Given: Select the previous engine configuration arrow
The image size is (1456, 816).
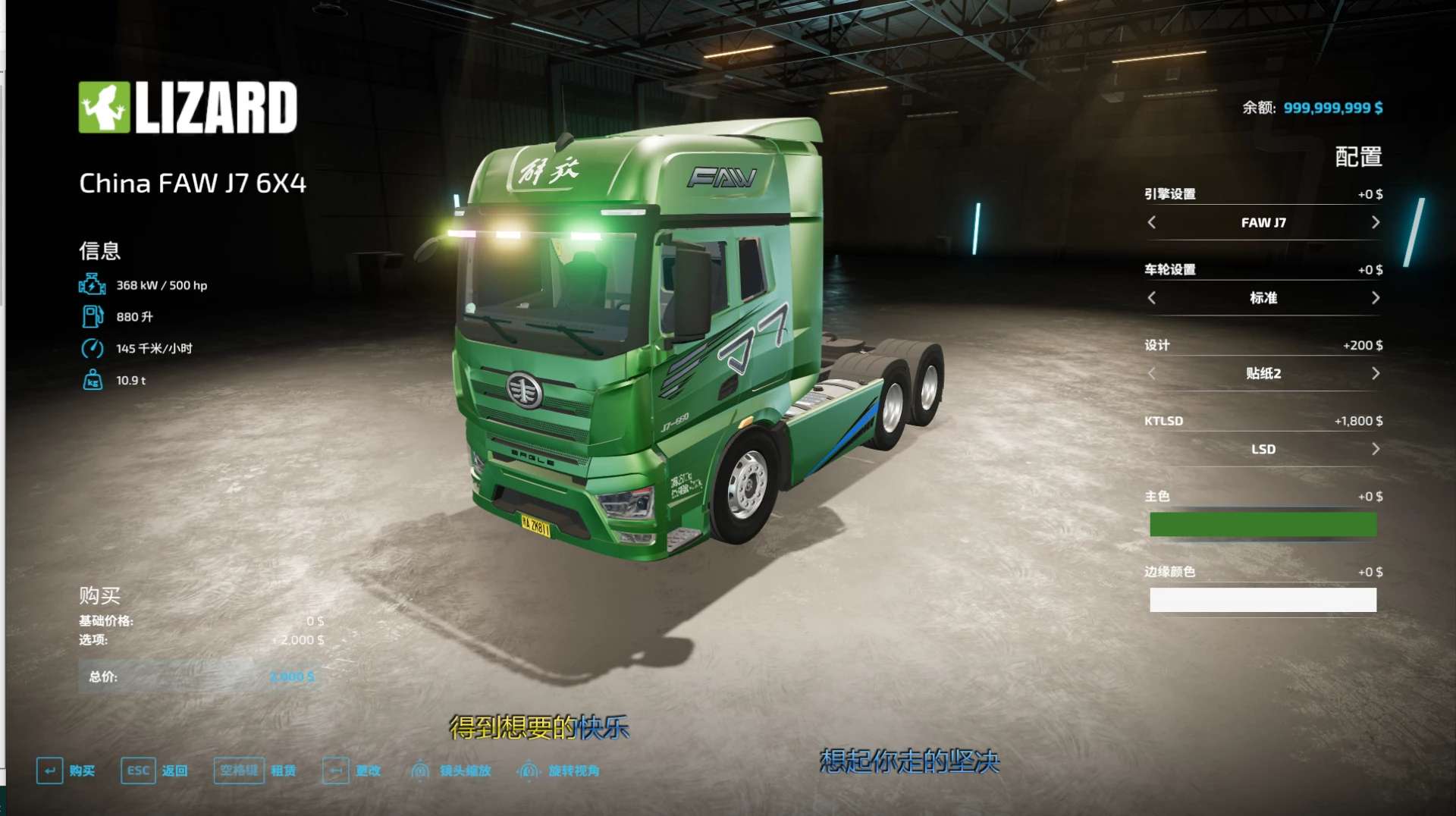Looking at the screenshot, I should coord(1152,222).
